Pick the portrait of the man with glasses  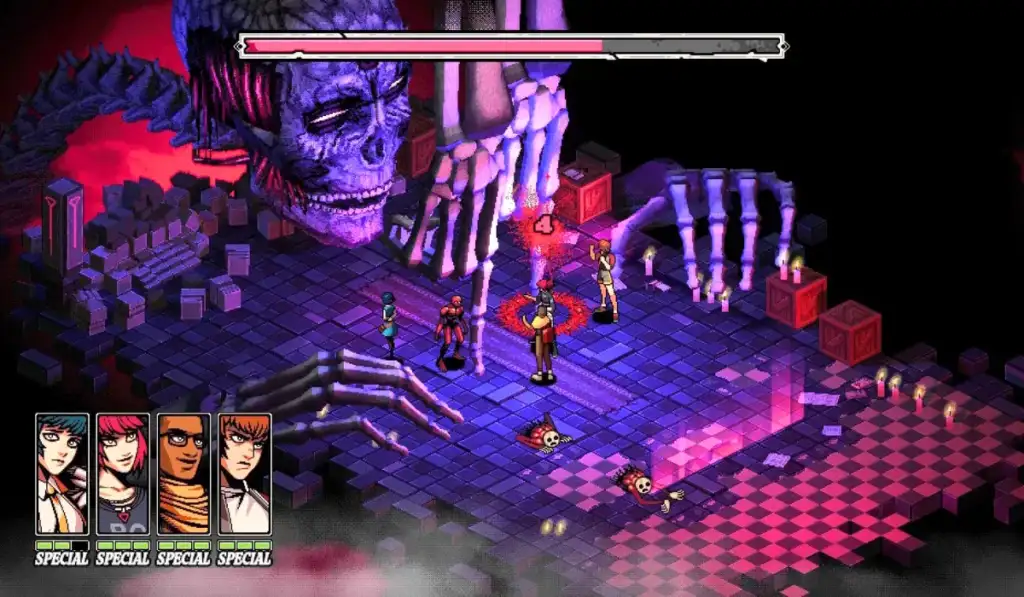tap(184, 474)
